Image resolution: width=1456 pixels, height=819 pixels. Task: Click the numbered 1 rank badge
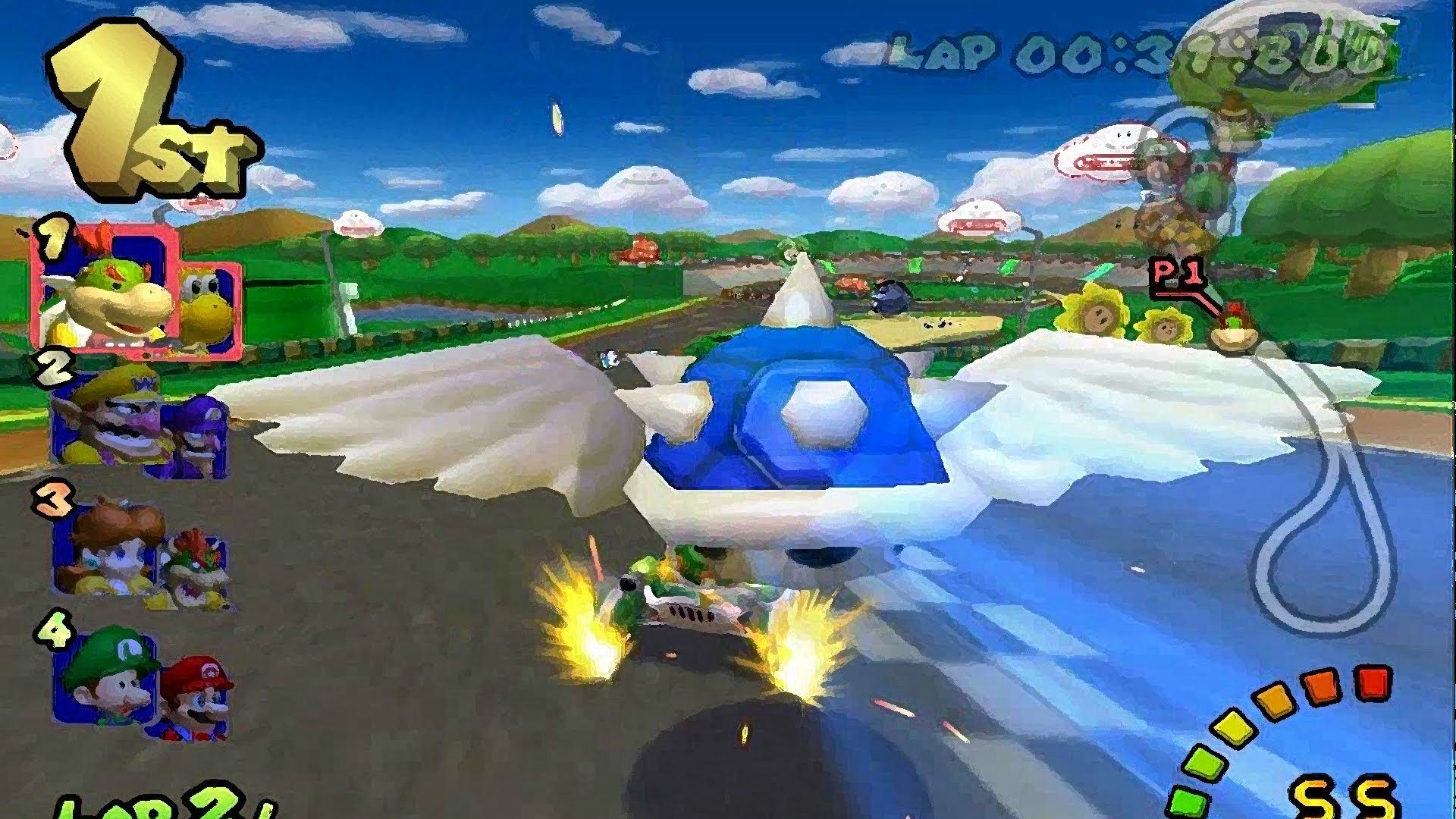[x=53, y=239]
